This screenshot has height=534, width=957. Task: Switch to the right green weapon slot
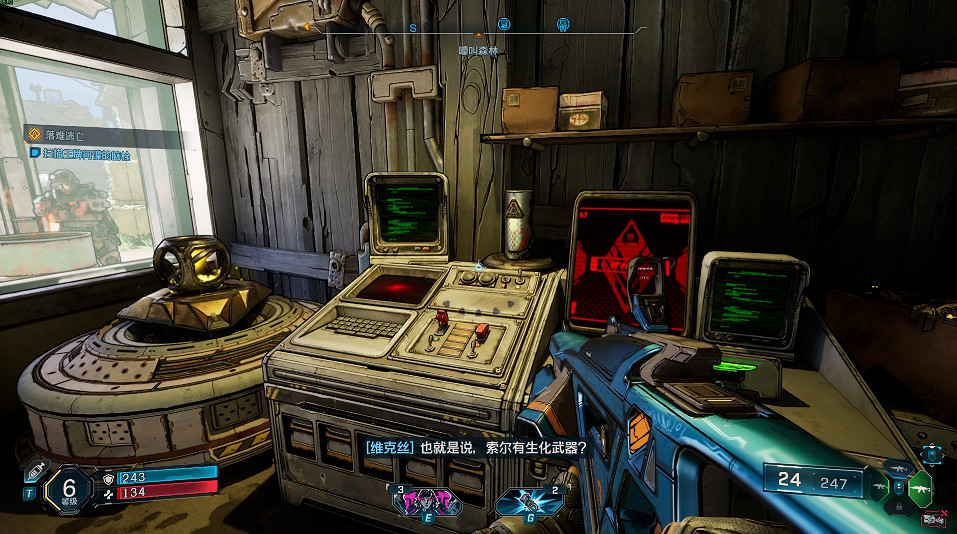pos(919,487)
